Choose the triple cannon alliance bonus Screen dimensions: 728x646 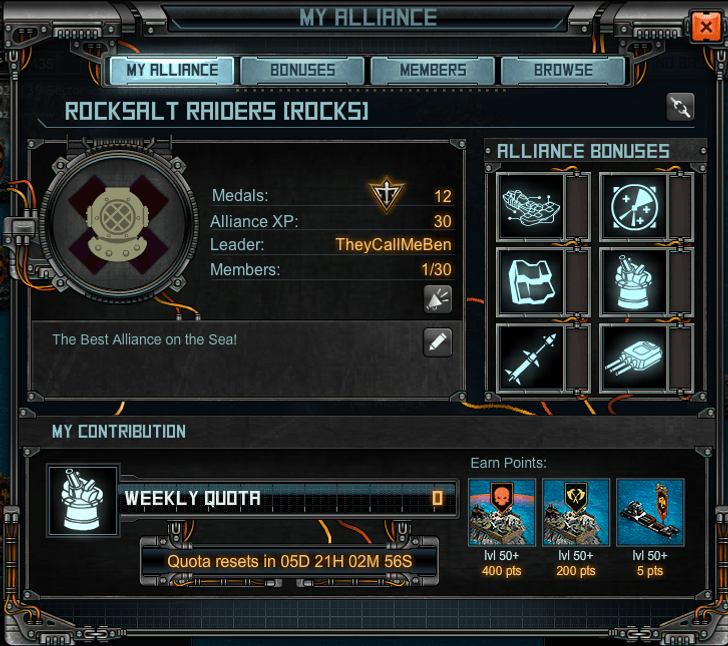click(x=634, y=357)
